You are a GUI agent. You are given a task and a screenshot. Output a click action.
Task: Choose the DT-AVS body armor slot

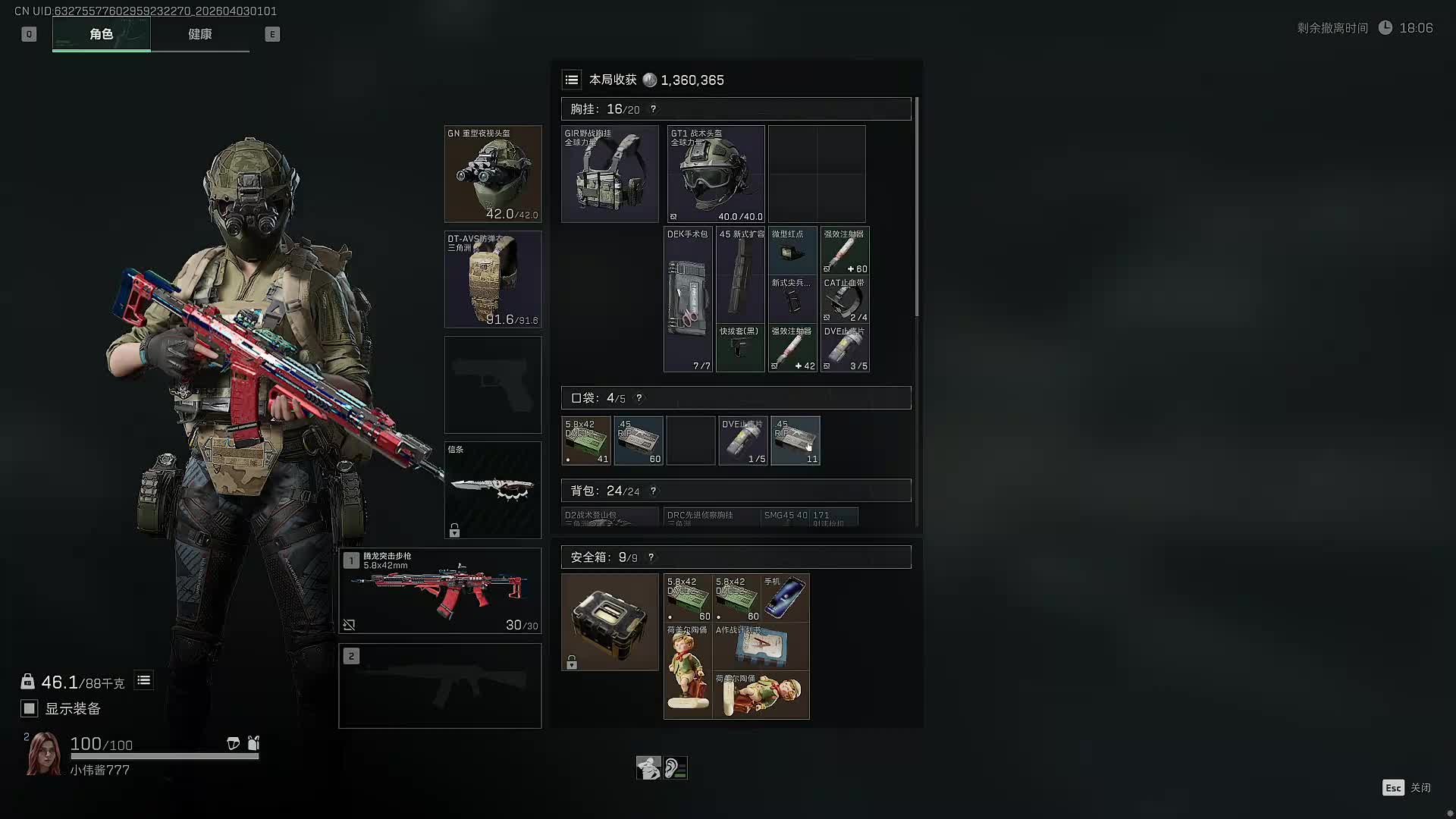coord(493,279)
